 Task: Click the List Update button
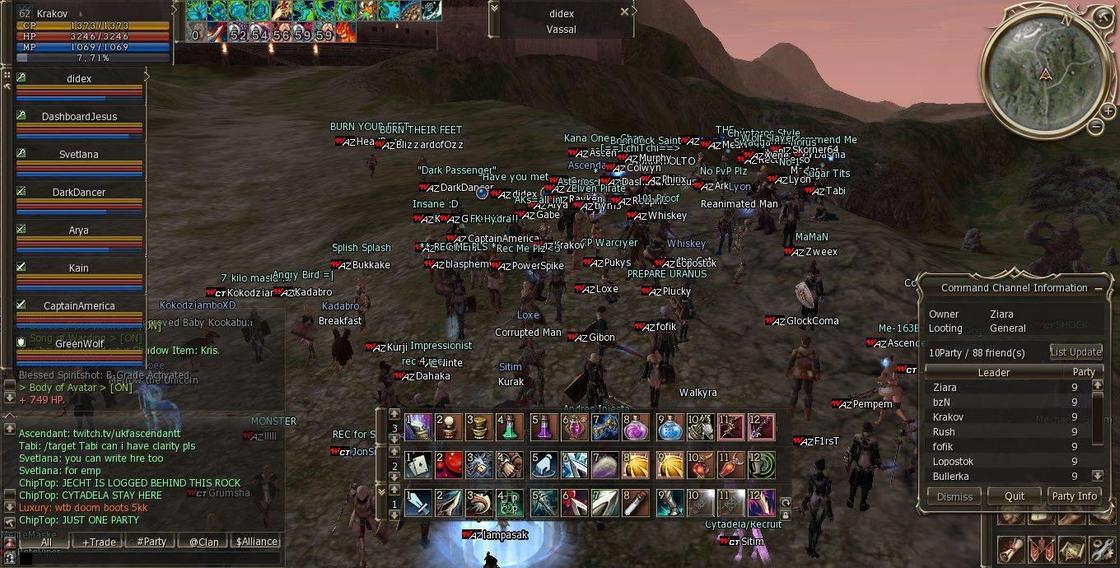pos(1075,352)
